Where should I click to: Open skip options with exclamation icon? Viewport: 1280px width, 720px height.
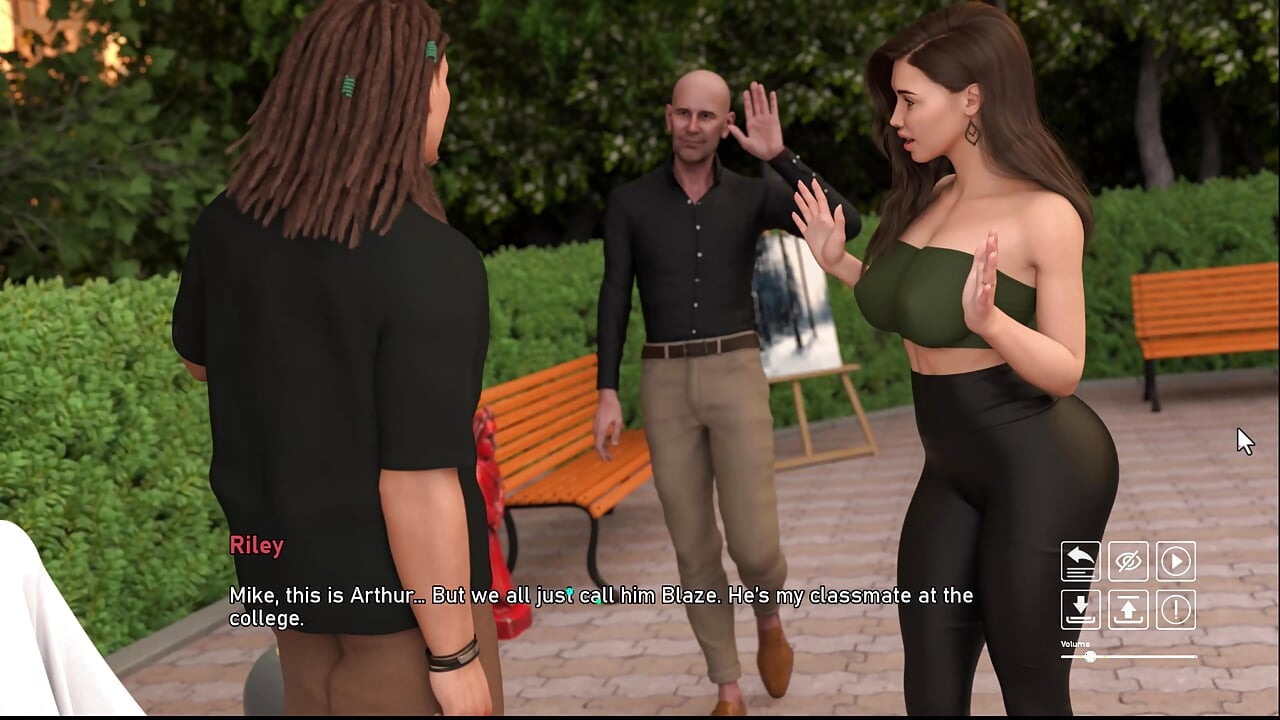[x=1177, y=611]
